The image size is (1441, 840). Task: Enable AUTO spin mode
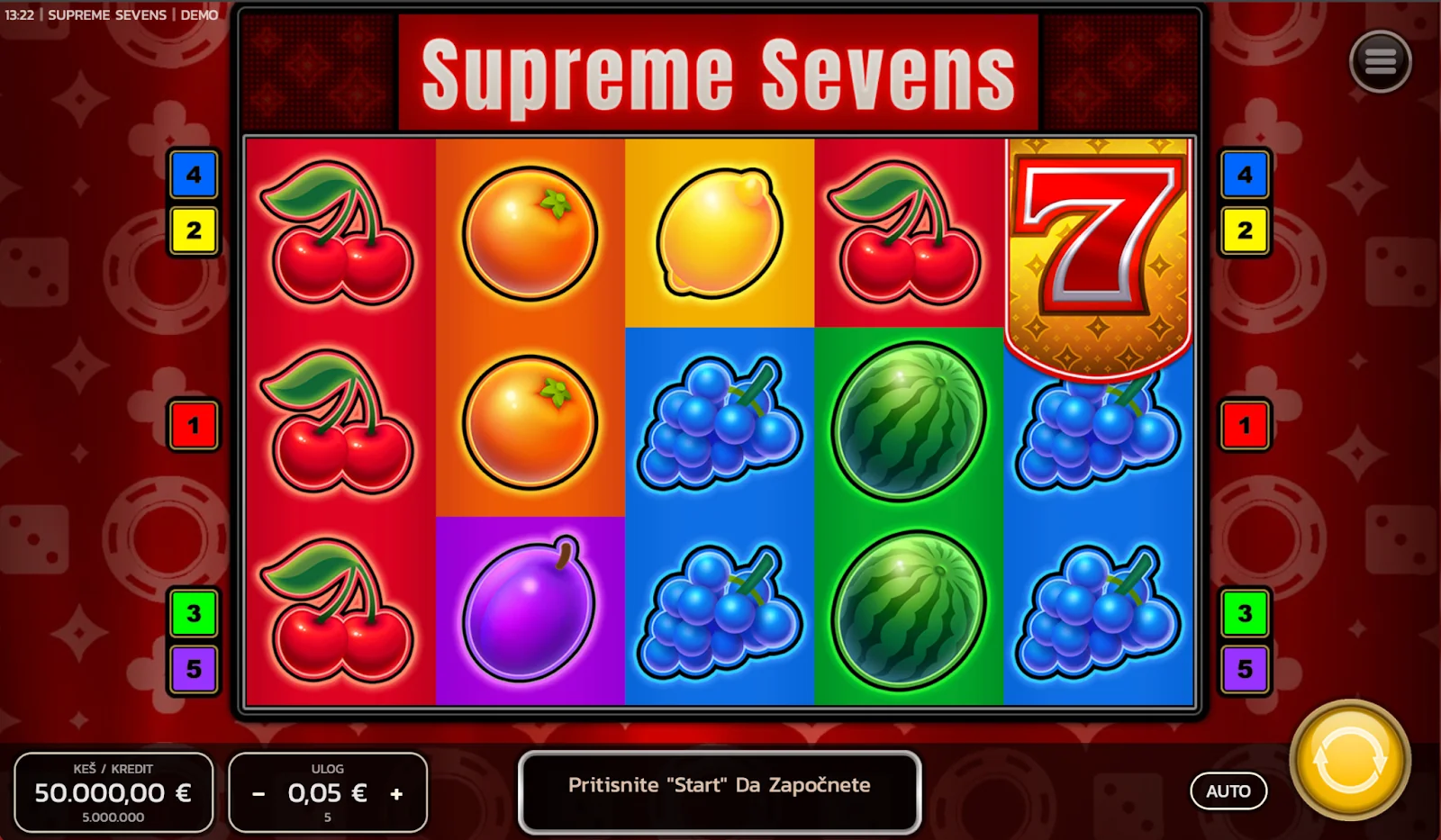click(x=1228, y=791)
